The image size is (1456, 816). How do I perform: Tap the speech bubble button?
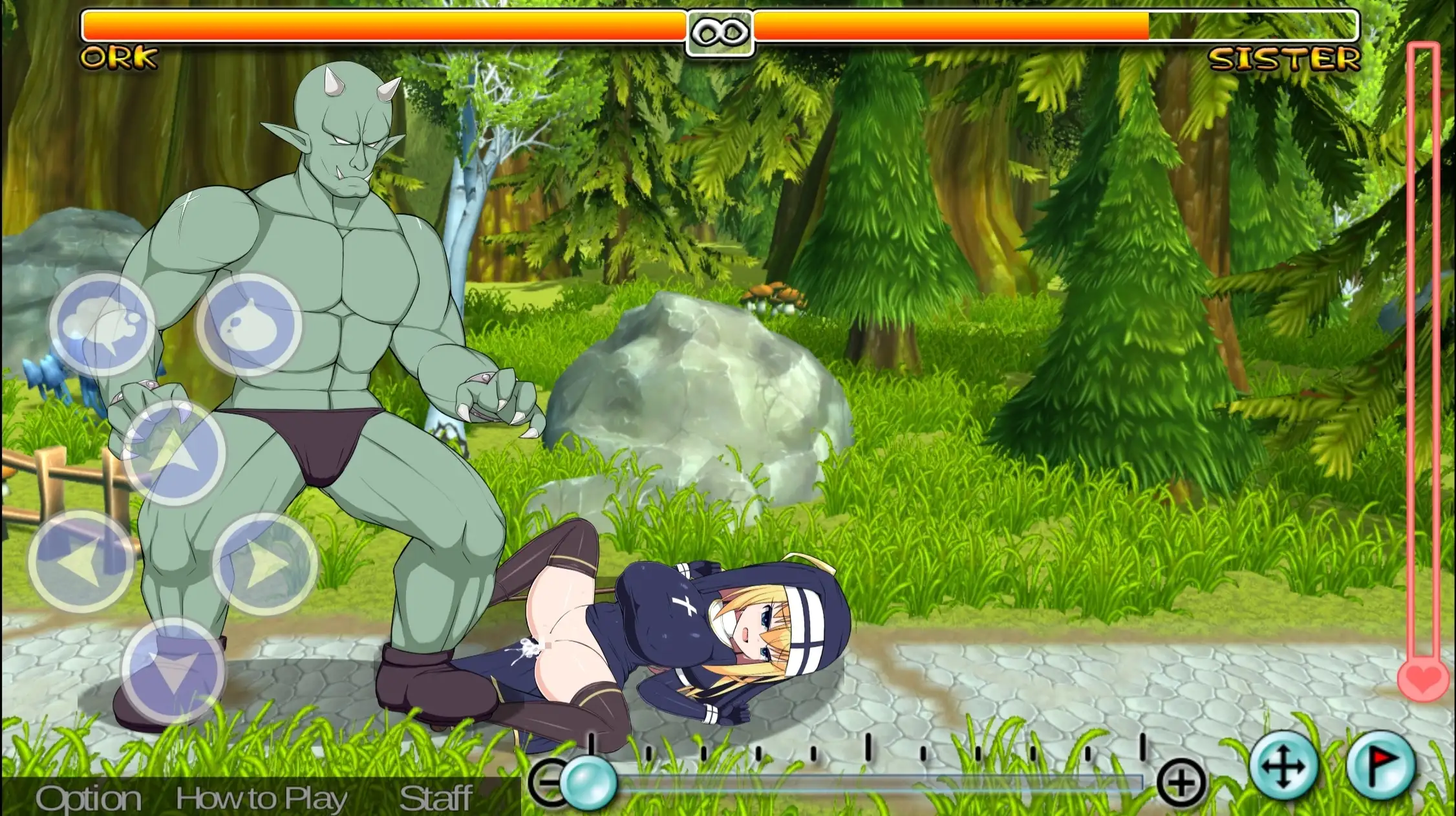coord(102,324)
